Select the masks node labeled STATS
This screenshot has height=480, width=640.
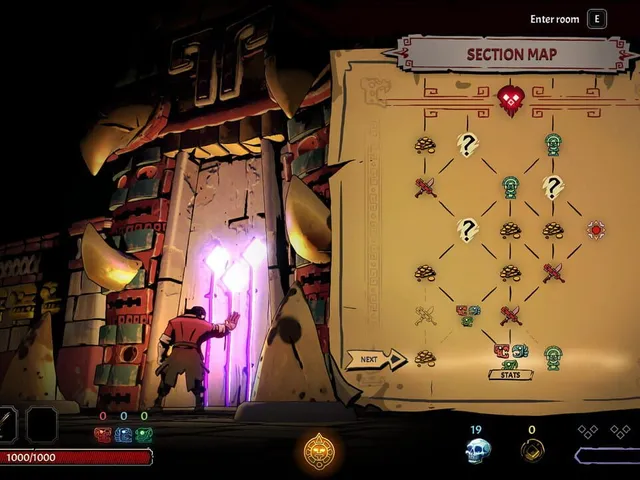pyautogui.click(x=510, y=353)
